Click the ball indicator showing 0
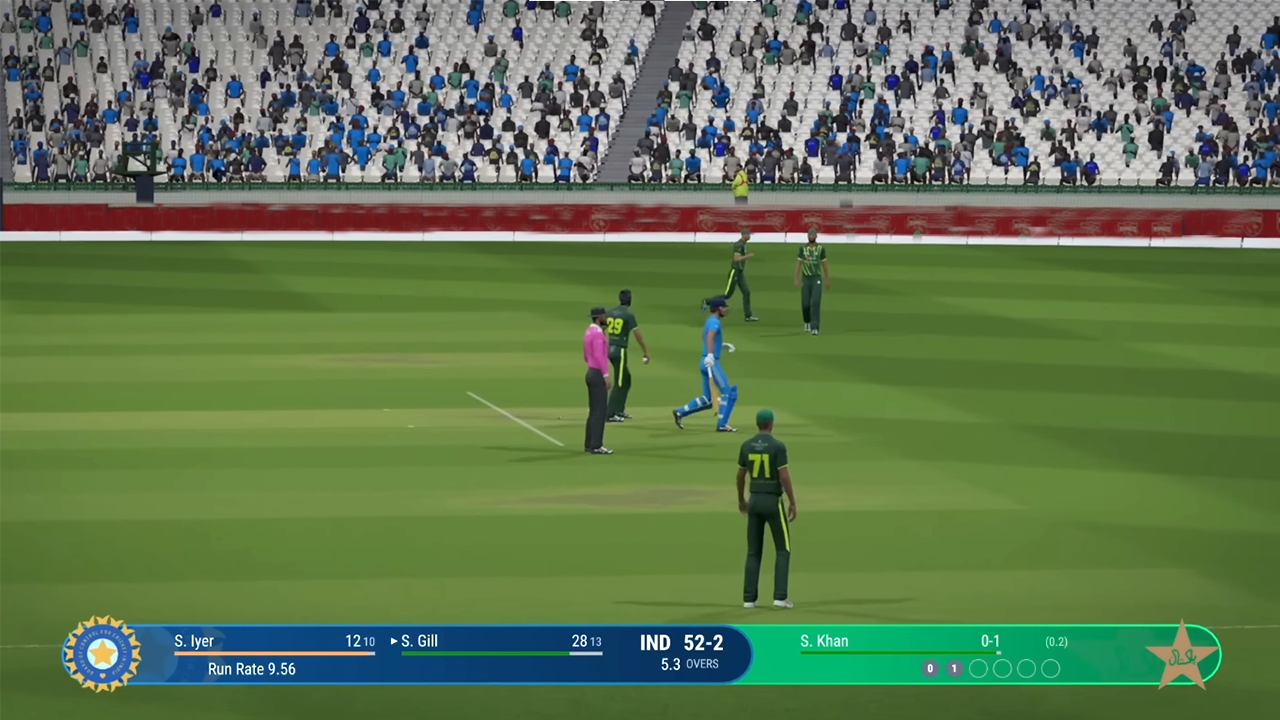1280x720 pixels. click(929, 668)
